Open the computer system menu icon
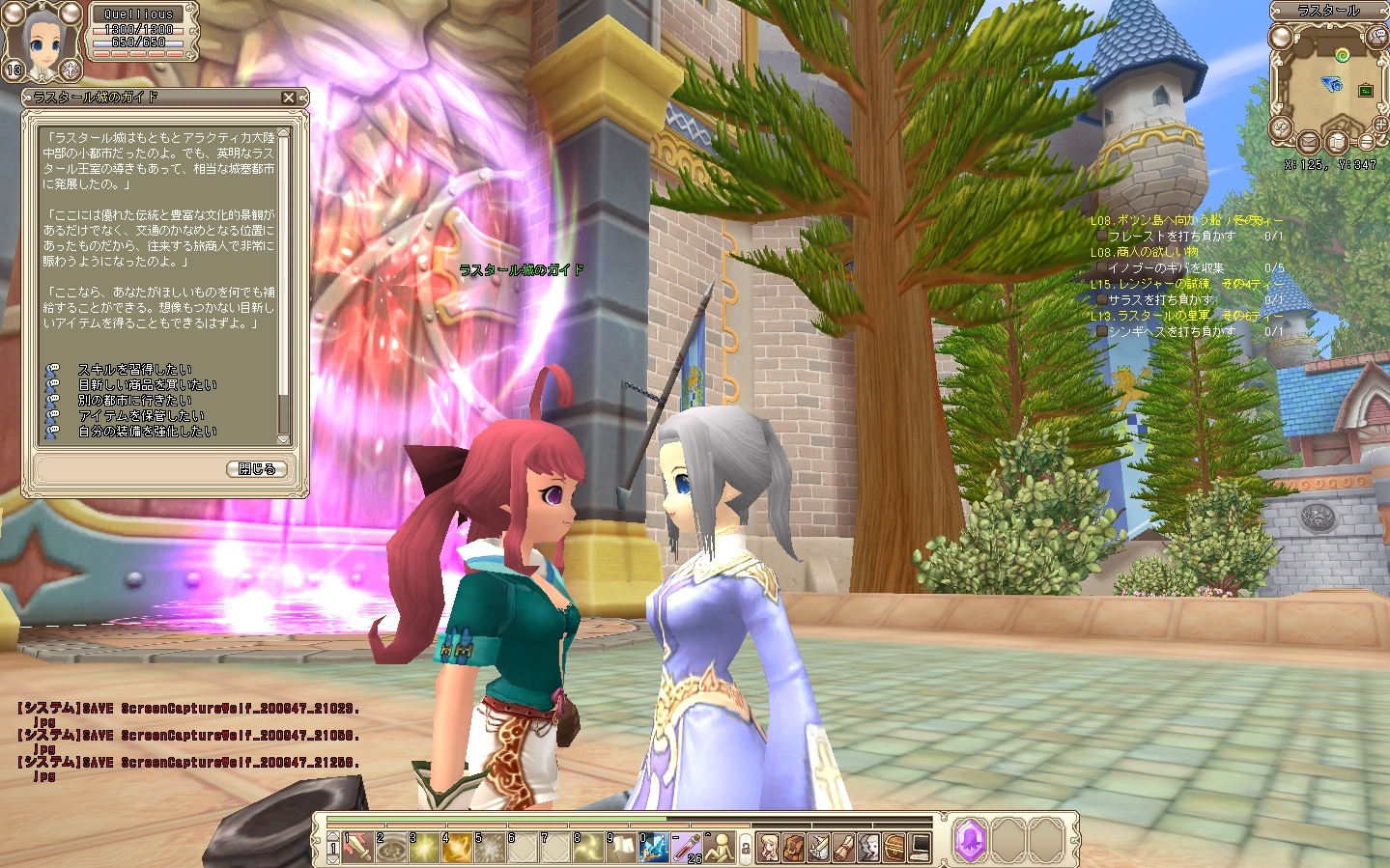 point(918,847)
